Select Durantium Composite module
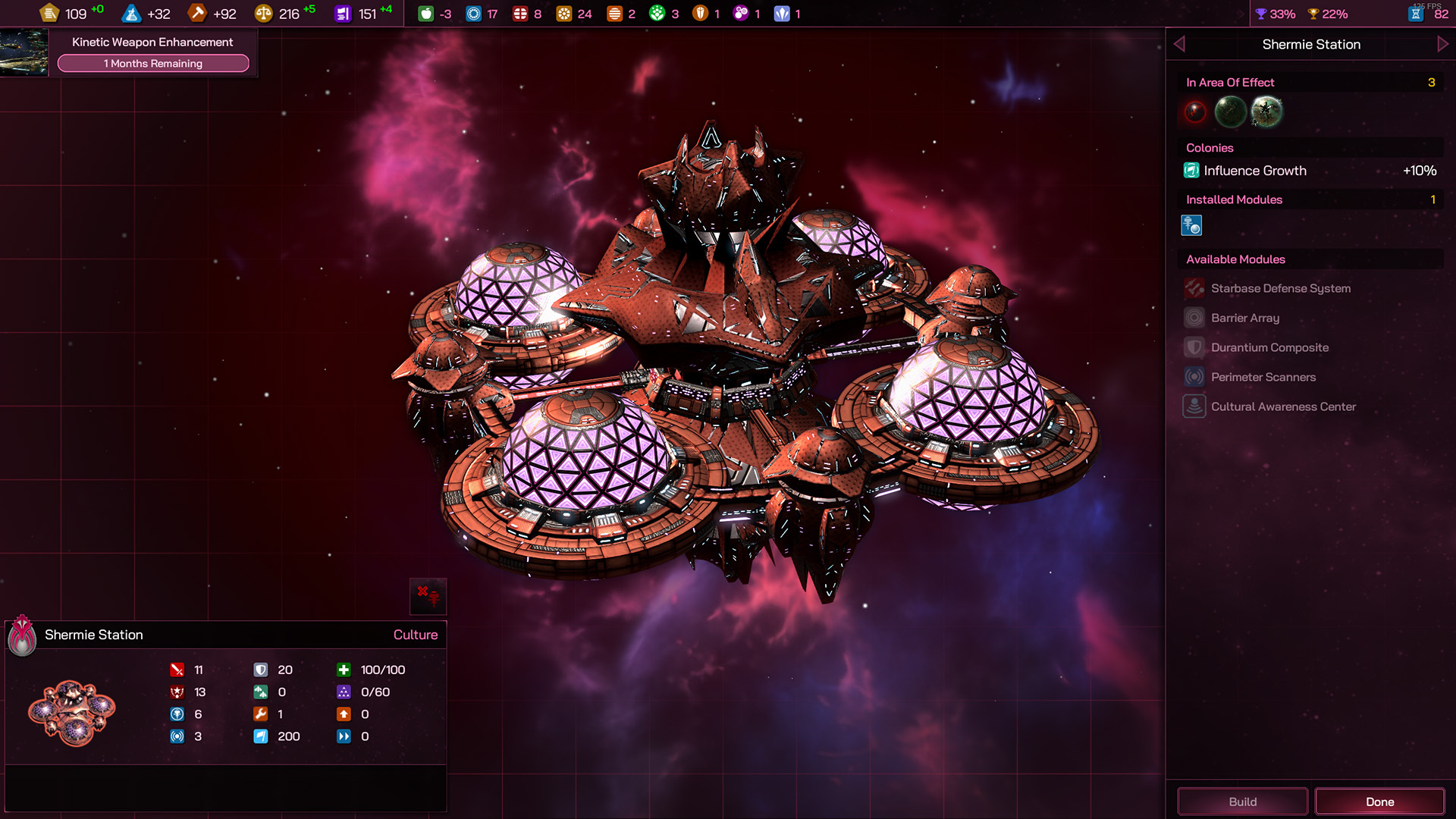This screenshot has width=1456, height=819. point(1269,347)
